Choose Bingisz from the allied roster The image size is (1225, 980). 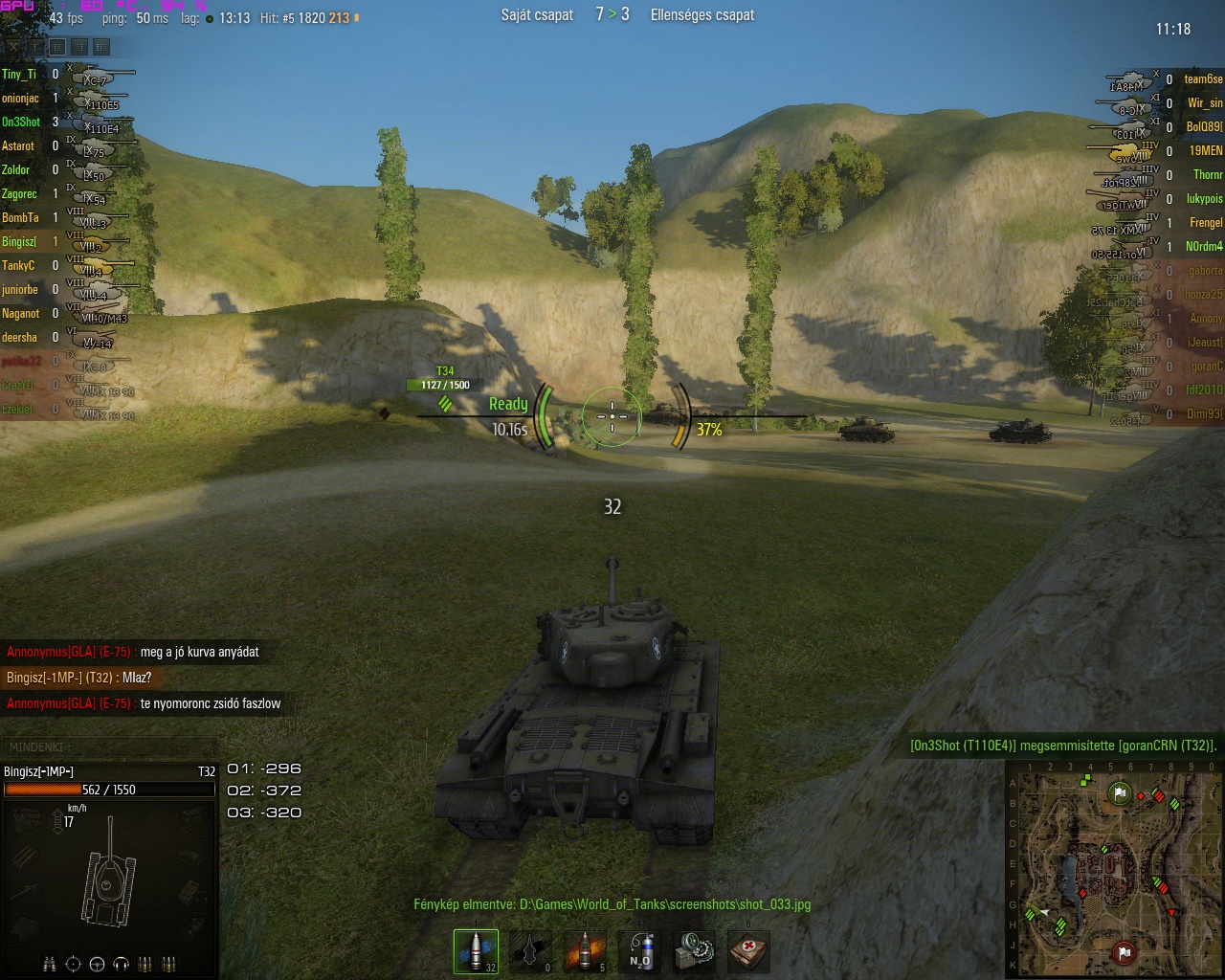click(x=19, y=242)
